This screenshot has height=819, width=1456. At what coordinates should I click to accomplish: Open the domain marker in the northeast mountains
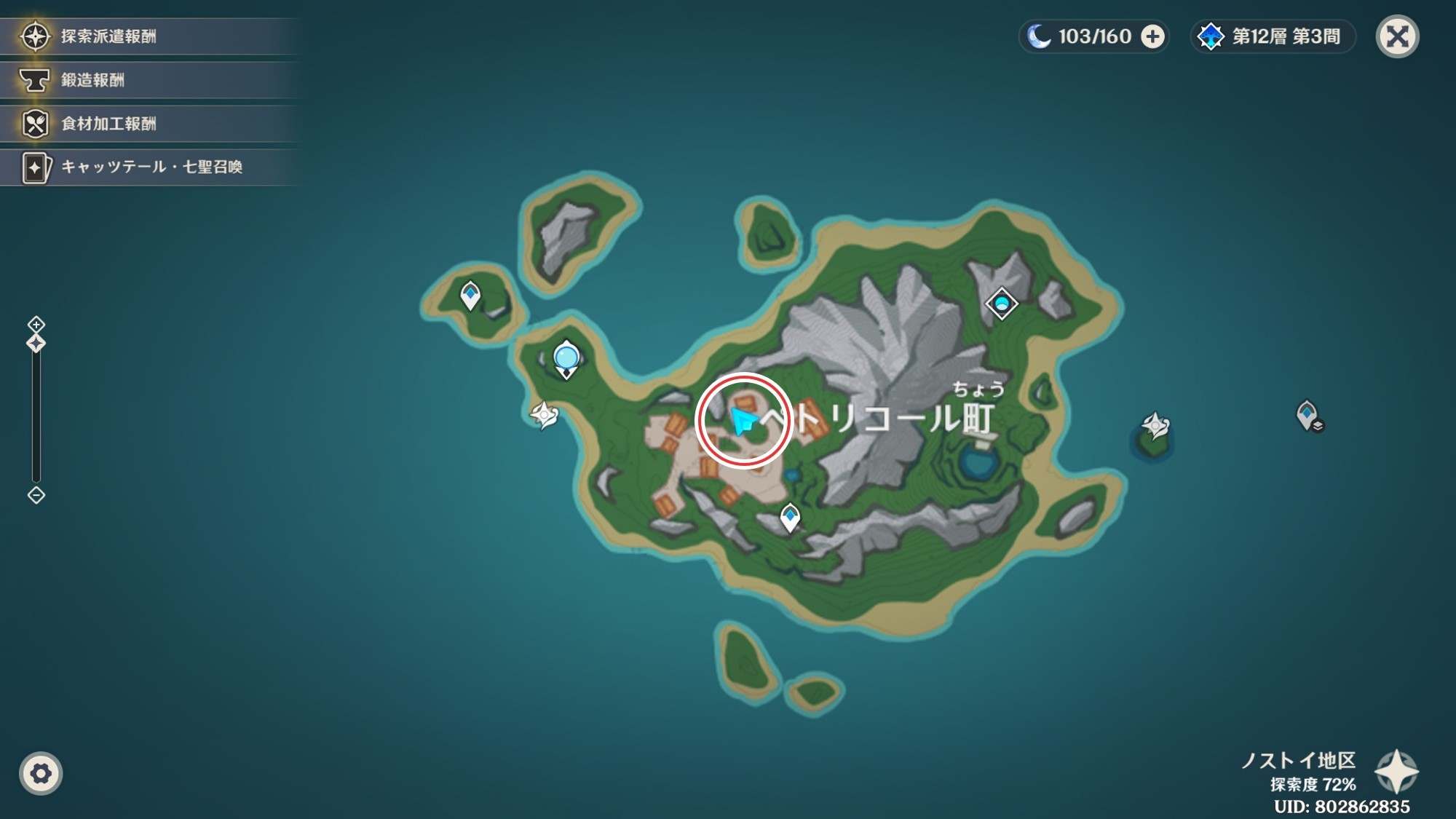(1002, 304)
